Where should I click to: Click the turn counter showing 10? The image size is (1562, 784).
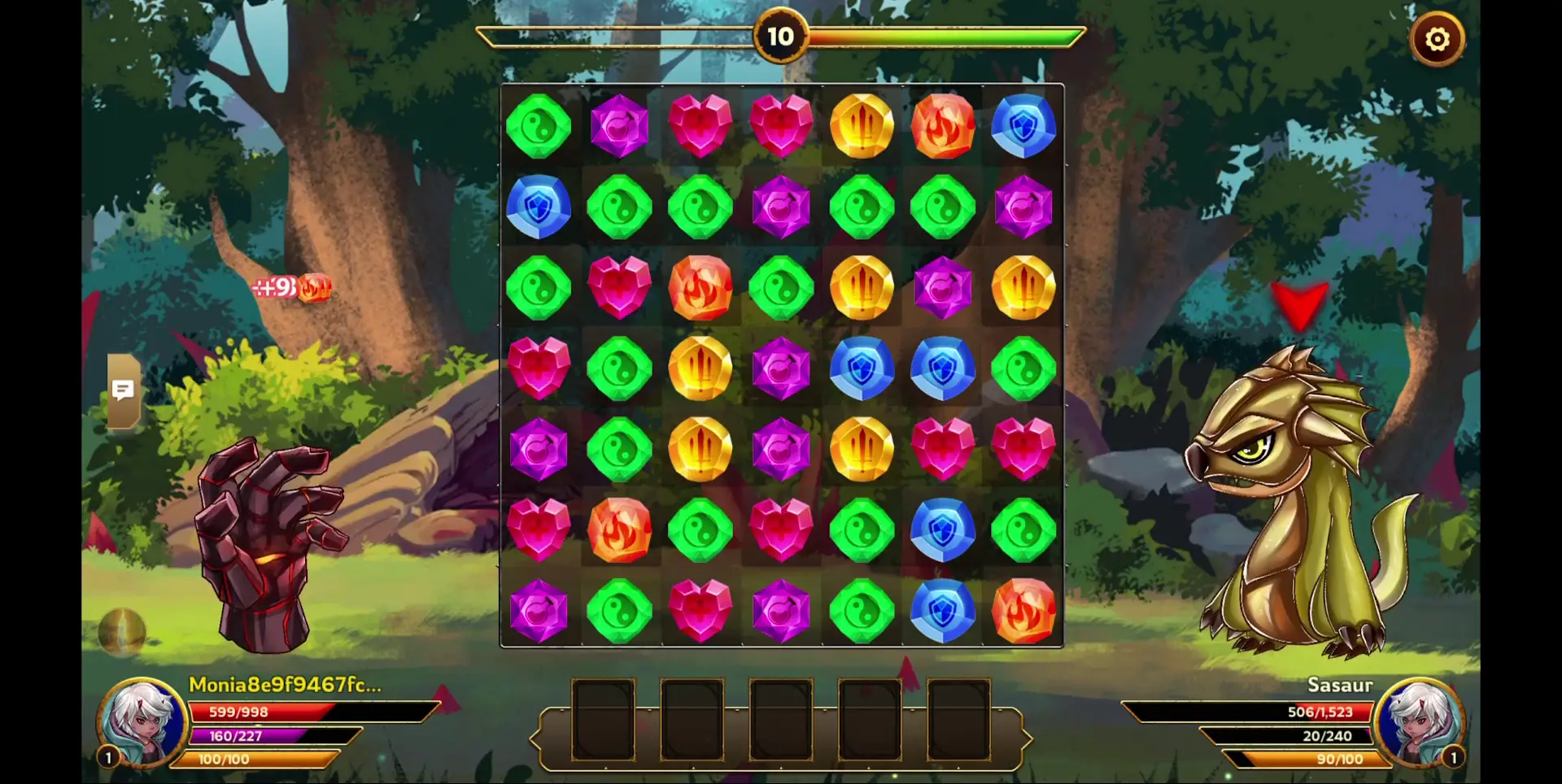click(781, 37)
